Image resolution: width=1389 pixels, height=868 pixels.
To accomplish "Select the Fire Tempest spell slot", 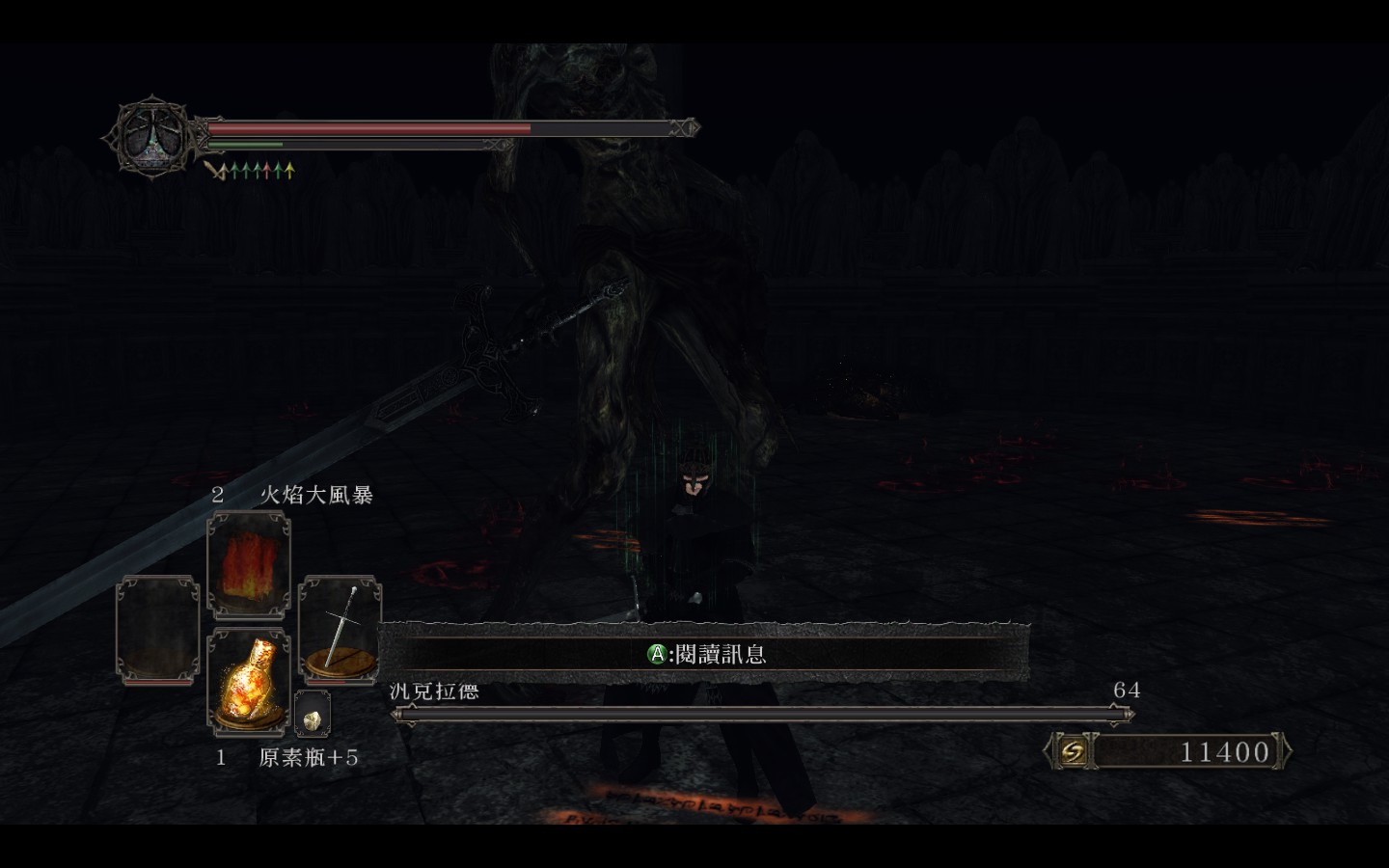I will (249, 565).
